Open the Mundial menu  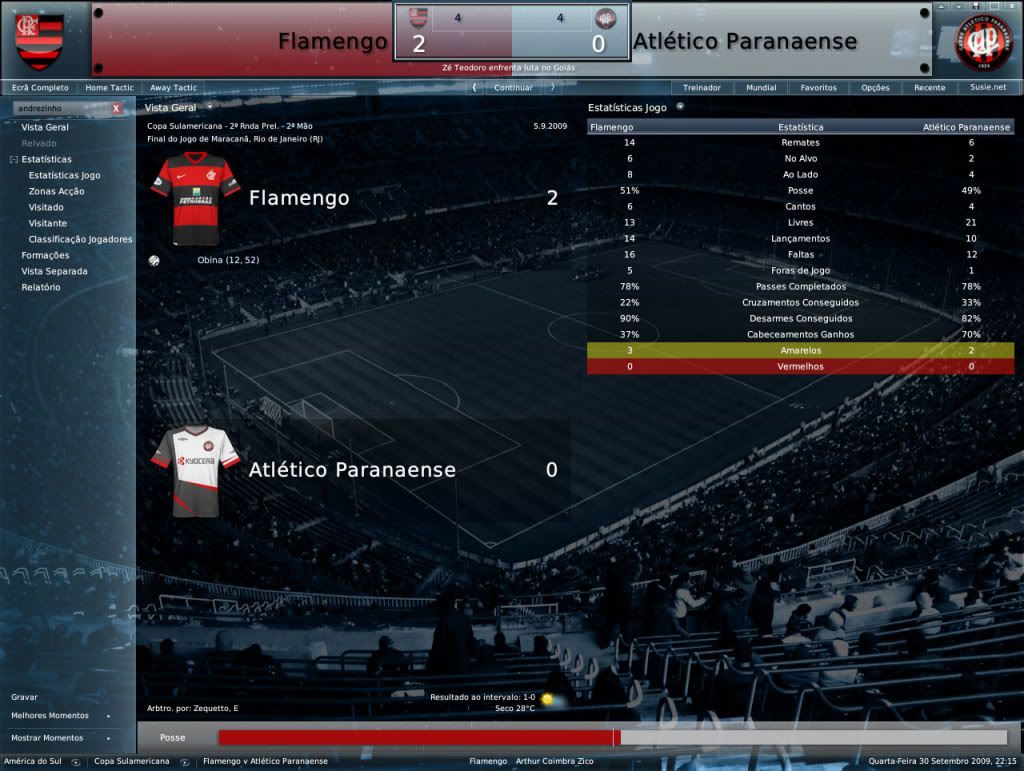point(761,88)
